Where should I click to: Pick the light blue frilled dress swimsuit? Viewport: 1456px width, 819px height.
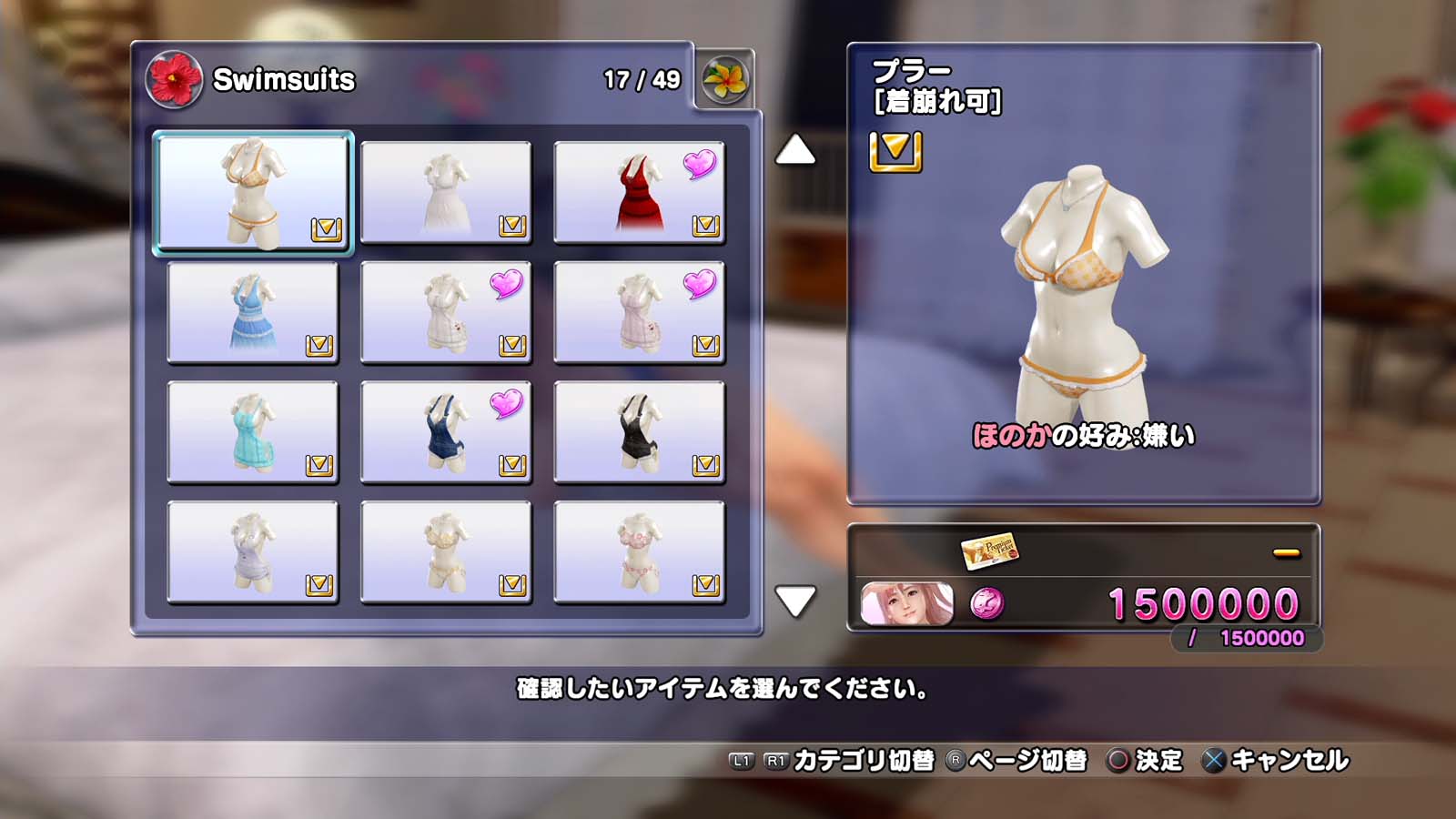click(x=253, y=312)
